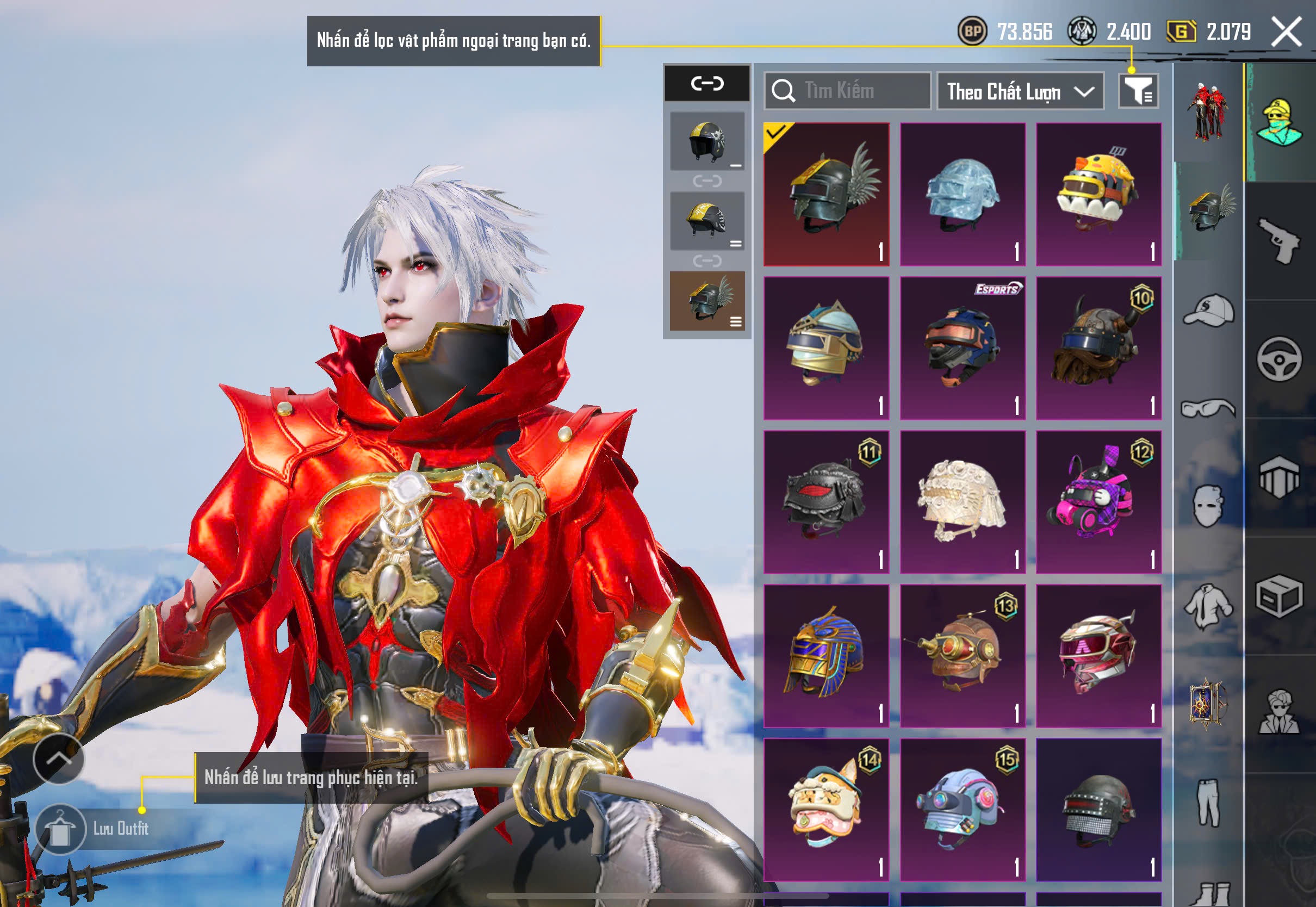Click the Tìm Kiếm search field

(847, 91)
